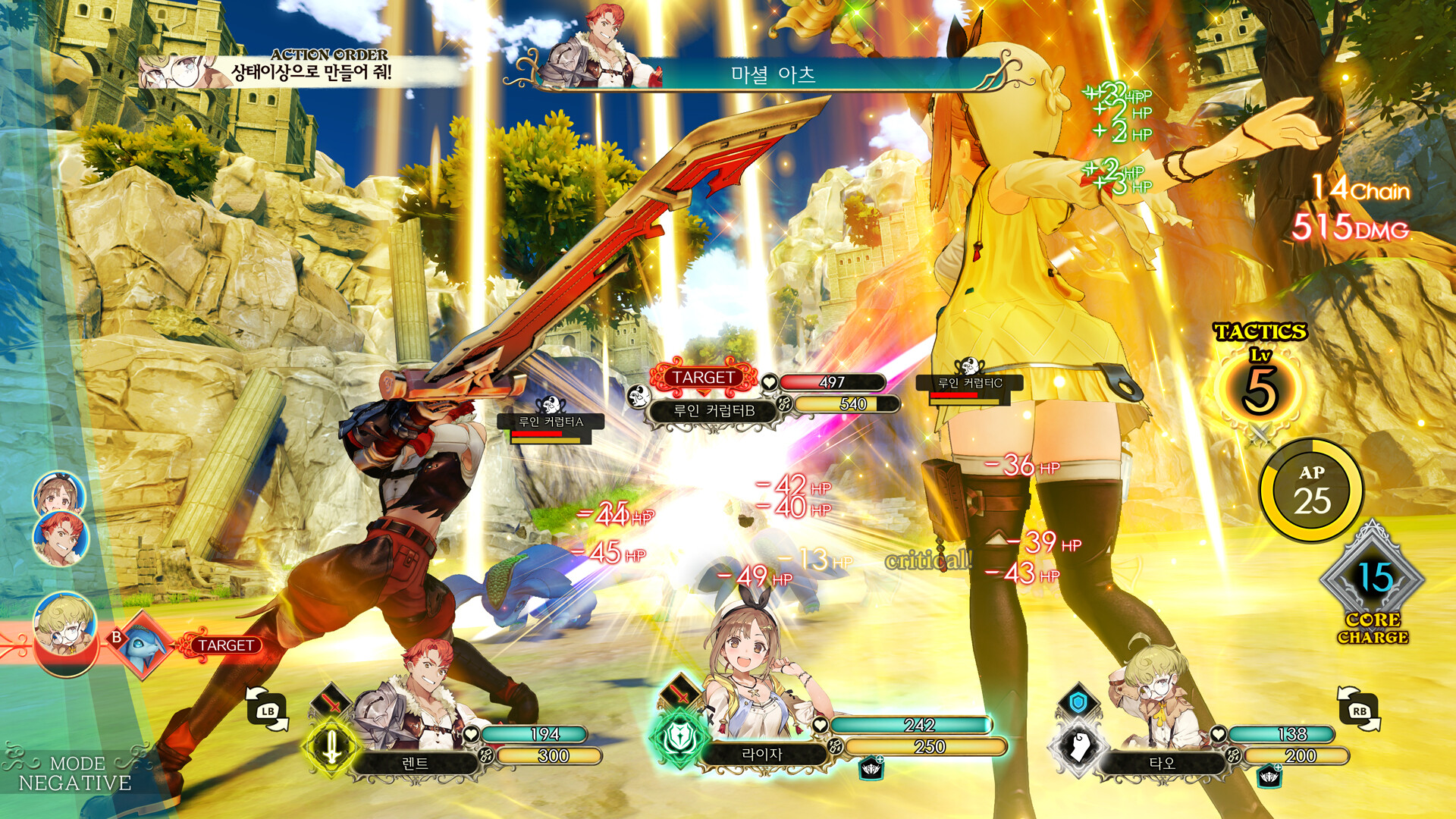Select Ryza's portrait in the turn timeline
Image resolution: width=1456 pixels, height=819 pixels.
point(58,494)
